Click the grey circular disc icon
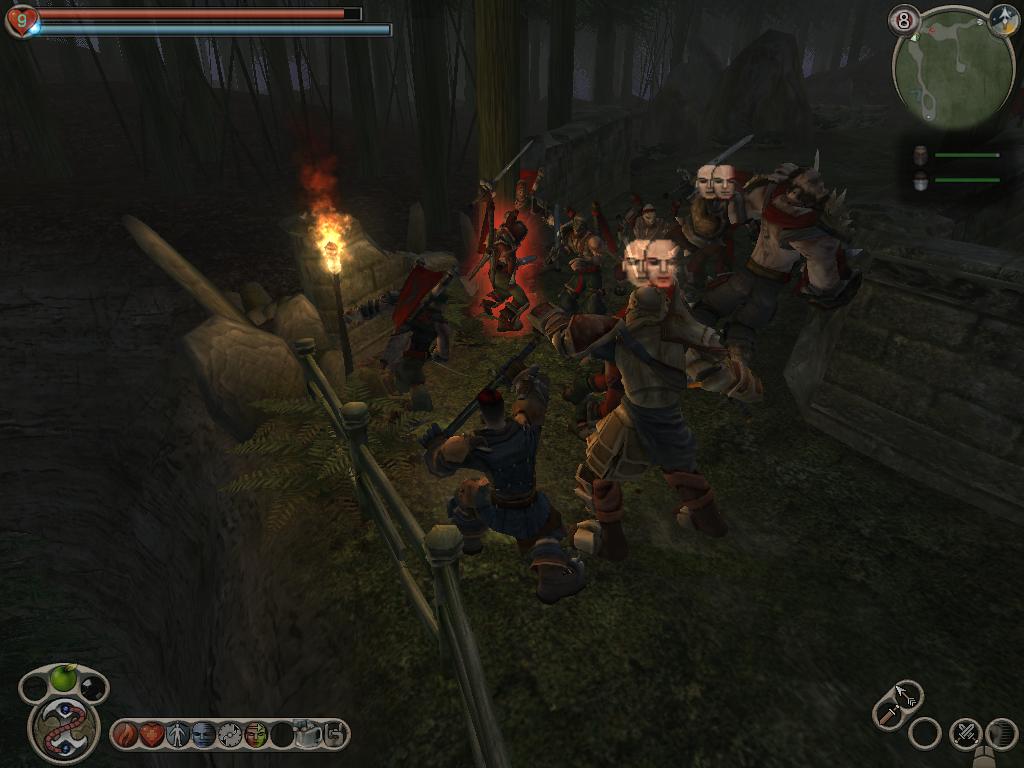The image size is (1024, 768). click(230, 735)
